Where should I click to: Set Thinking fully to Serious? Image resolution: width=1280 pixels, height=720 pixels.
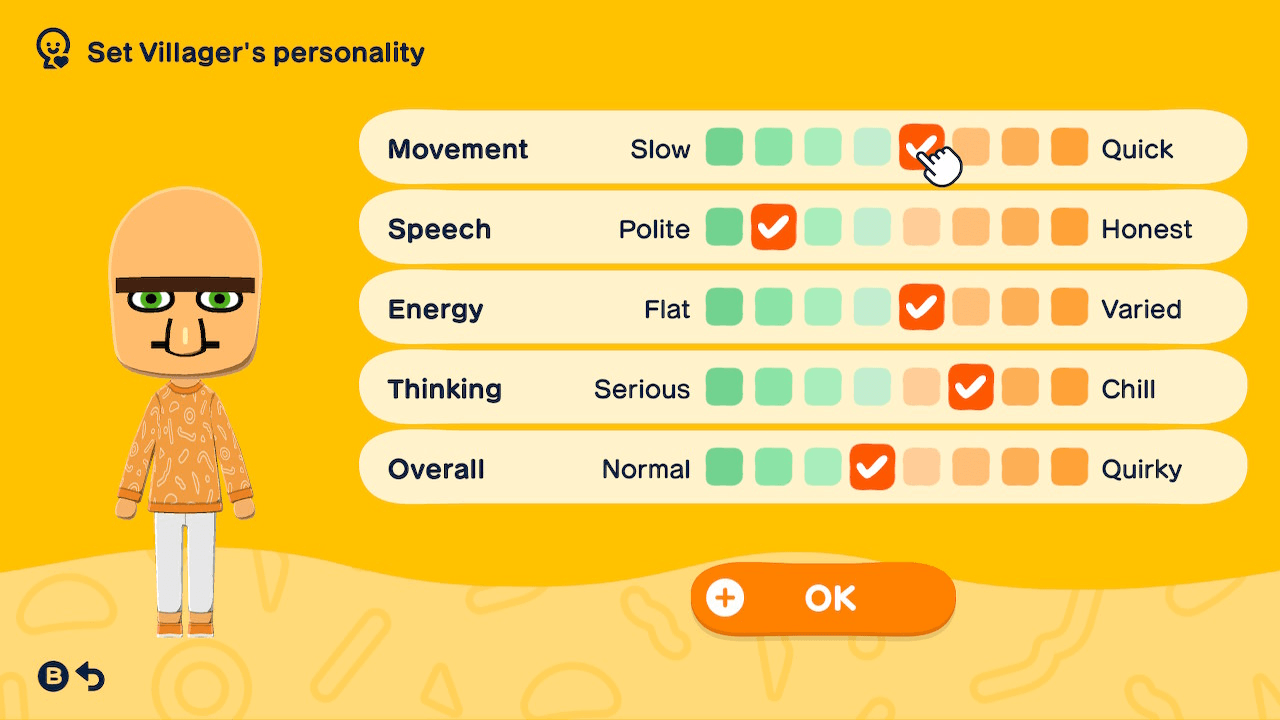[x=724, y=387]
